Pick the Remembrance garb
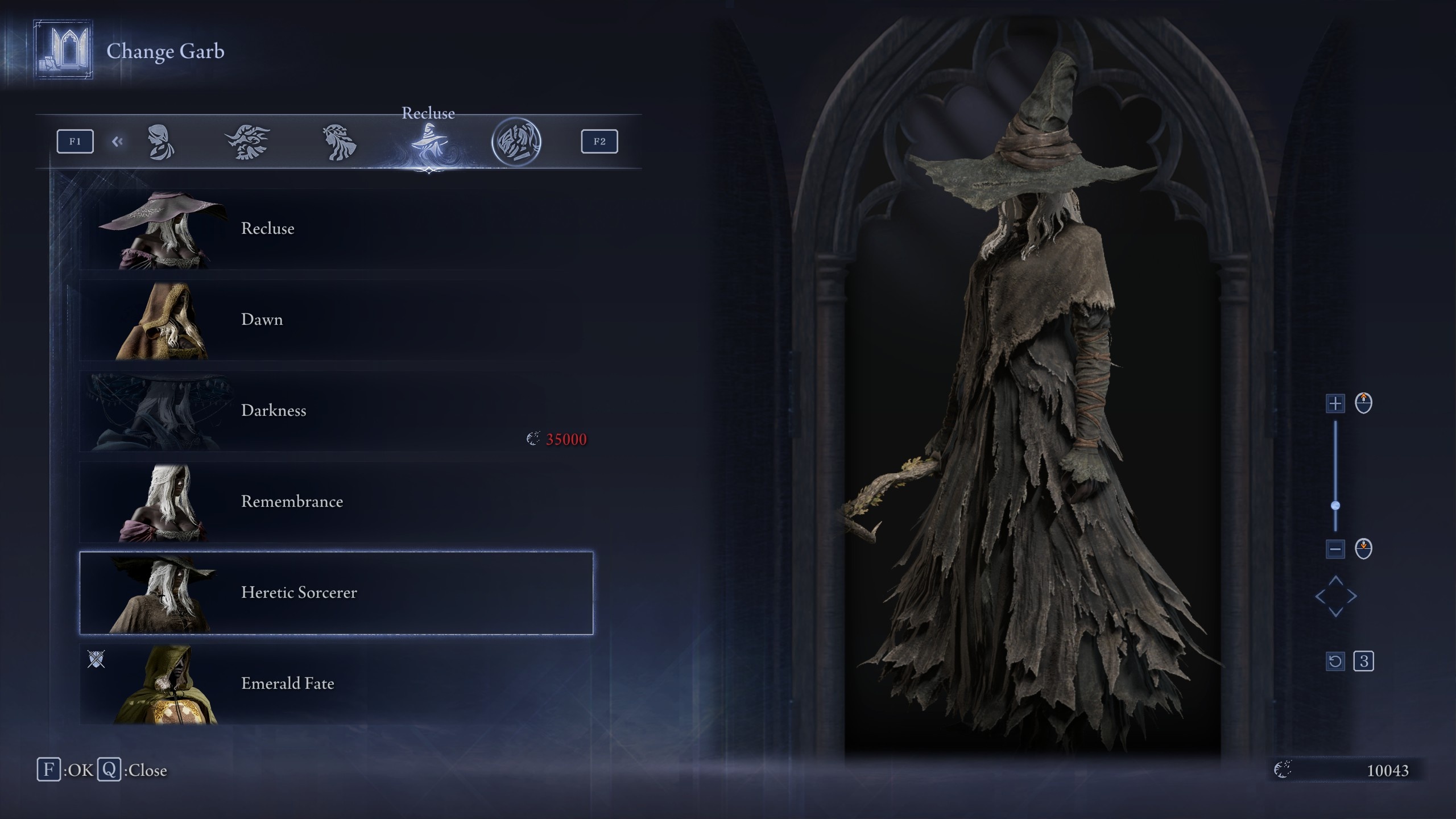Image resolution: width=1456 pixels, height=819 pixels. coord(336,502)
